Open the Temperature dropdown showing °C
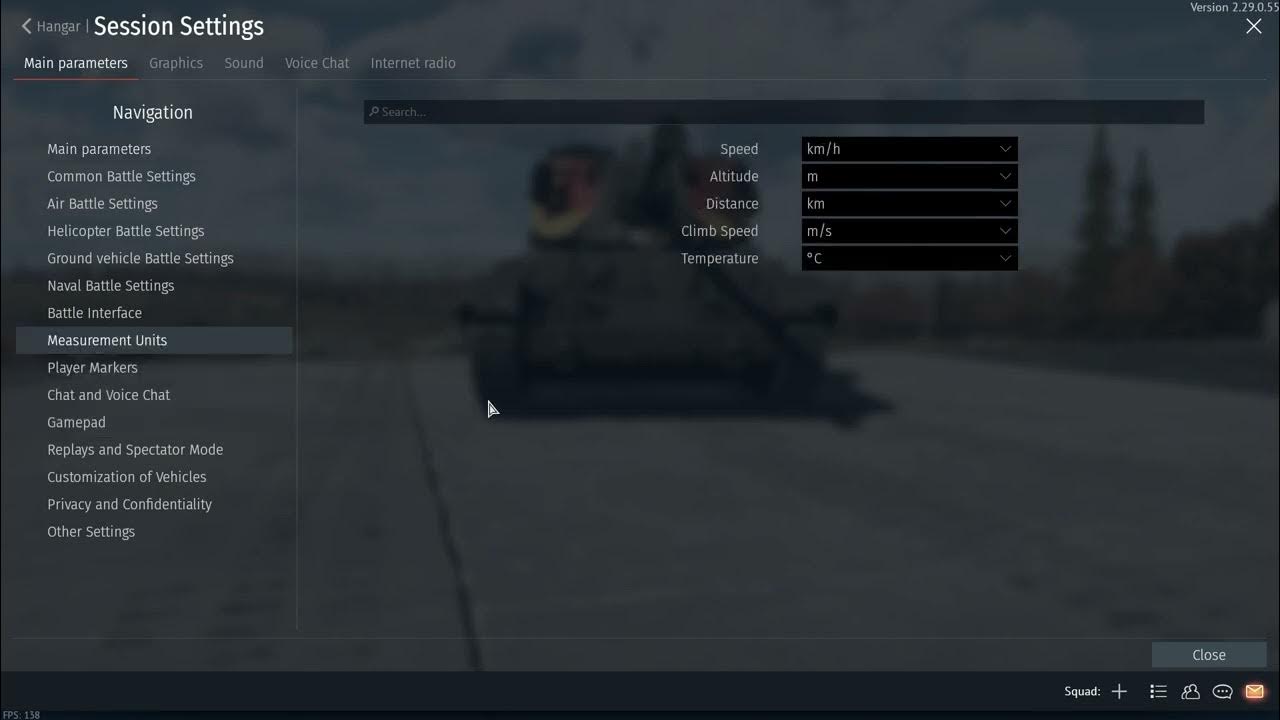Viewport: 1280px width, 720px height. click(x=909, y=258)
